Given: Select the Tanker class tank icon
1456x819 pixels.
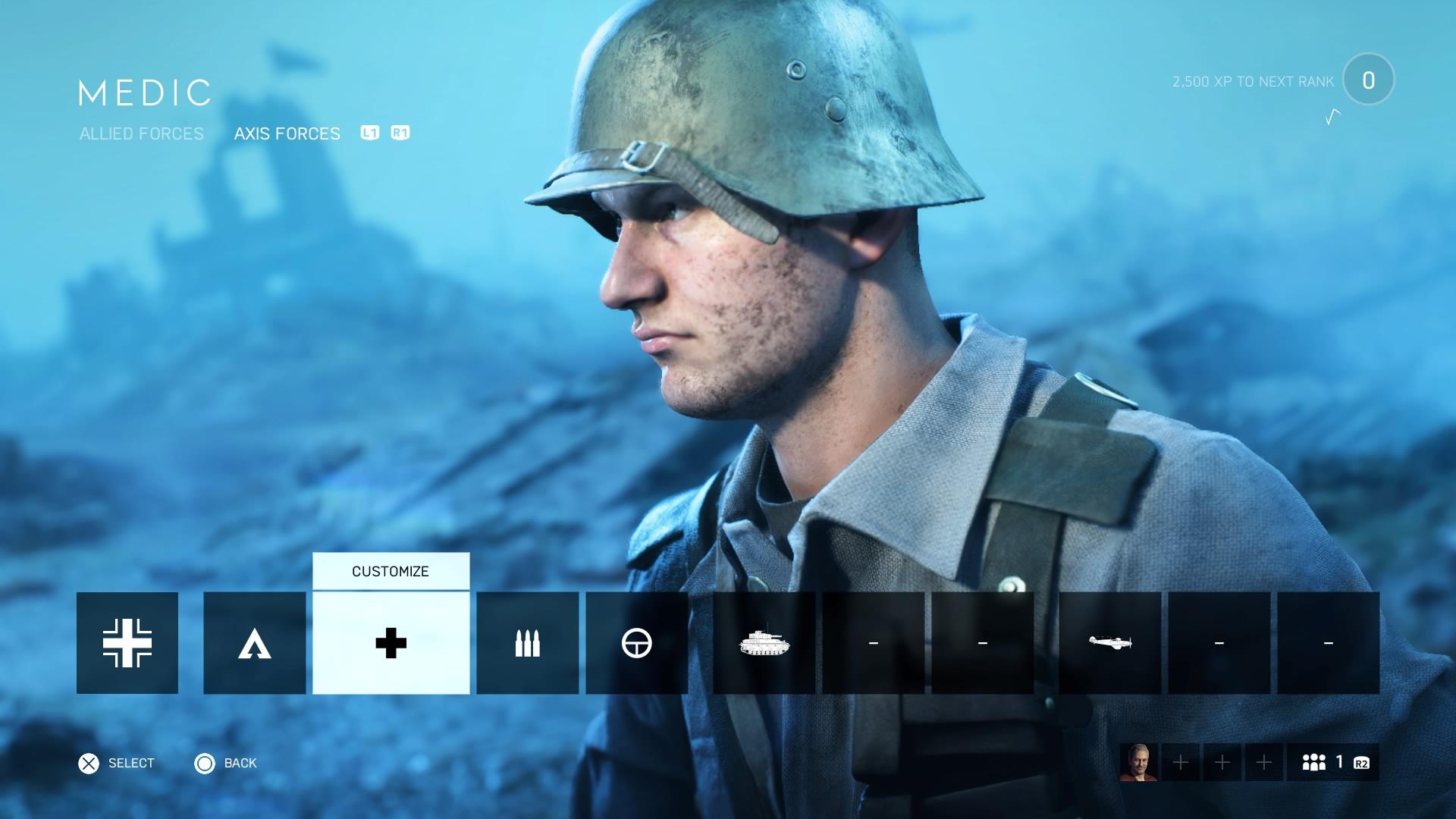Looking at the screenshot, I should (763, 643).
